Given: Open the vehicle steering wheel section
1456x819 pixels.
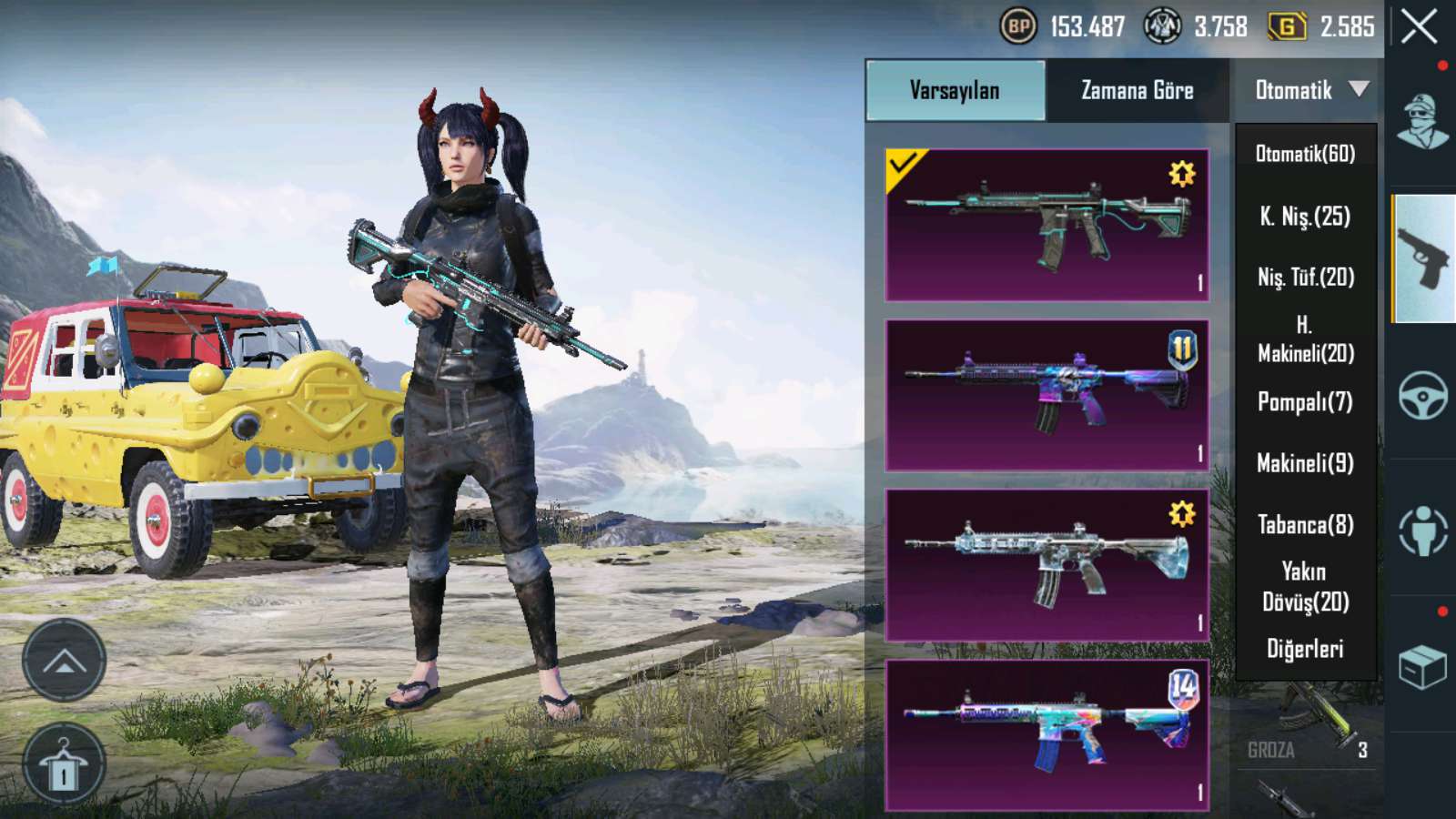Looking at the screenshot, I should (1422, 395).
